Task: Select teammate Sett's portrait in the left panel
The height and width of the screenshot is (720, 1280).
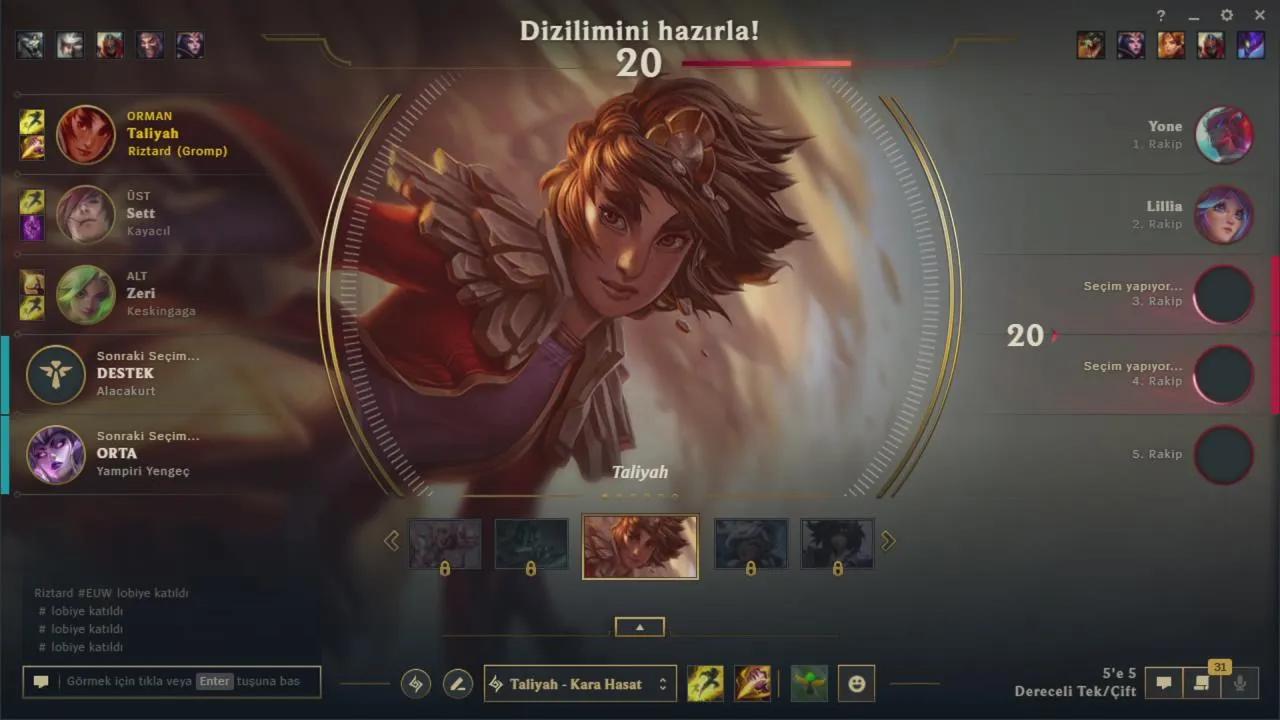Action: 85,214
